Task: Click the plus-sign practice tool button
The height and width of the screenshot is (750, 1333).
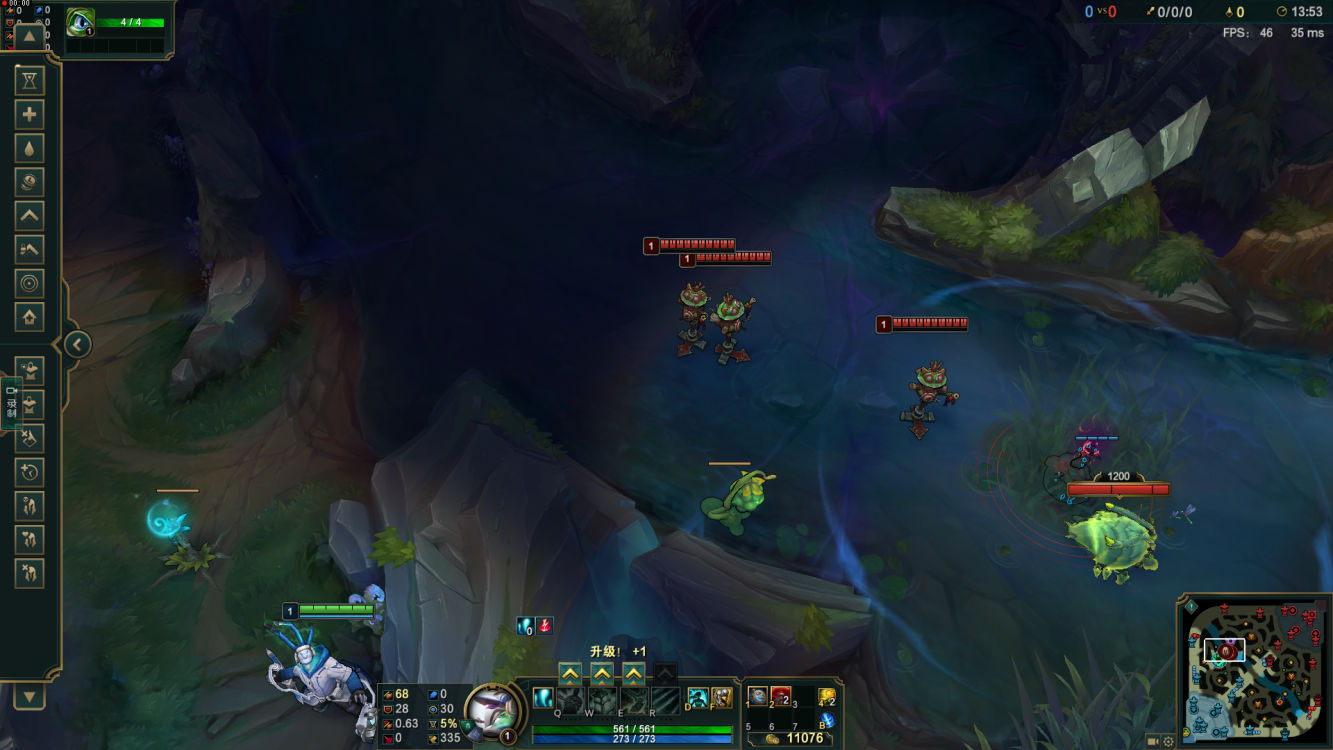Action: [x=29, y=115]
